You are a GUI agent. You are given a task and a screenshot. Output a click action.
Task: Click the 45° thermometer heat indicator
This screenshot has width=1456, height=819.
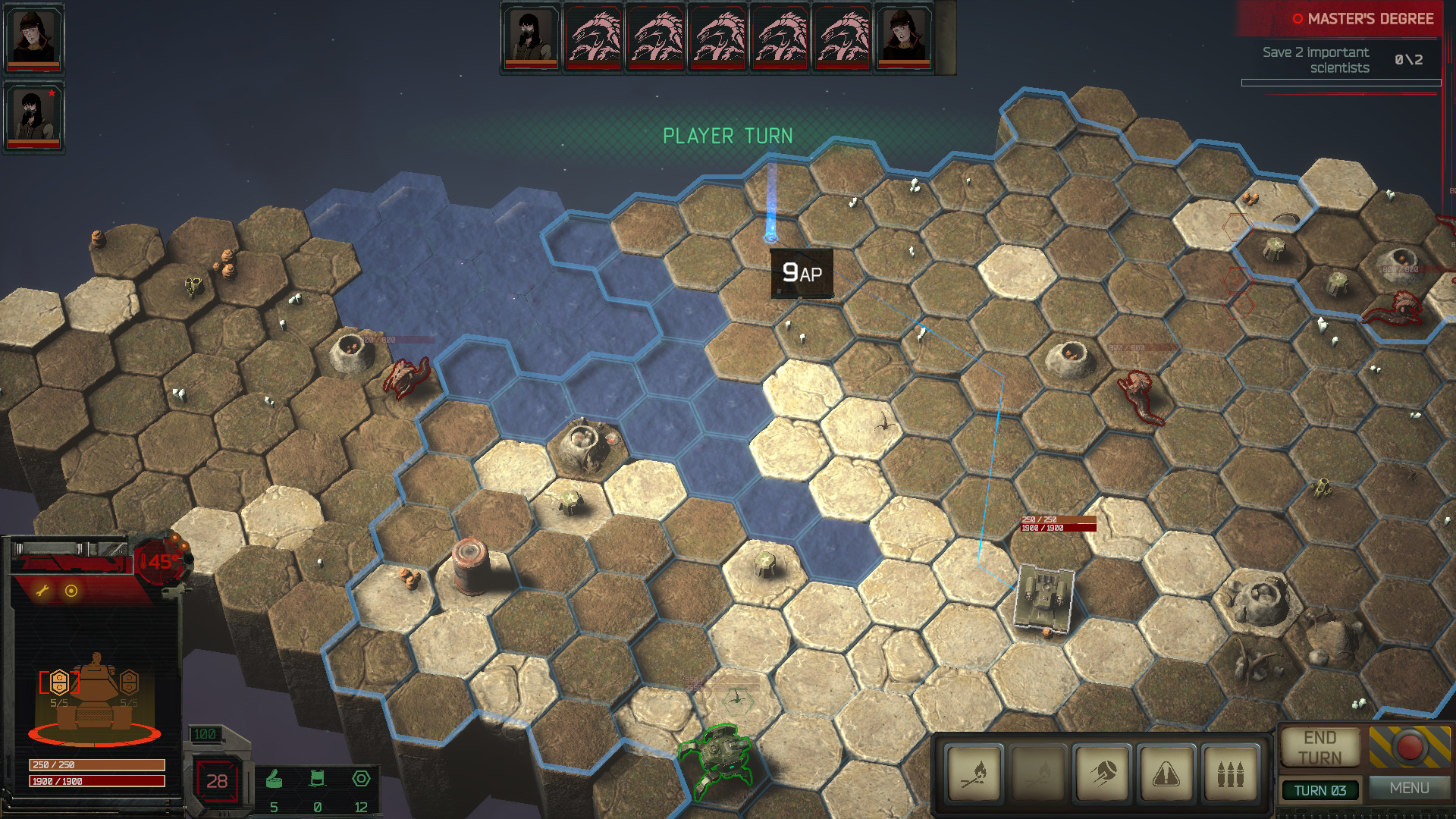click(x=157, y=562)
